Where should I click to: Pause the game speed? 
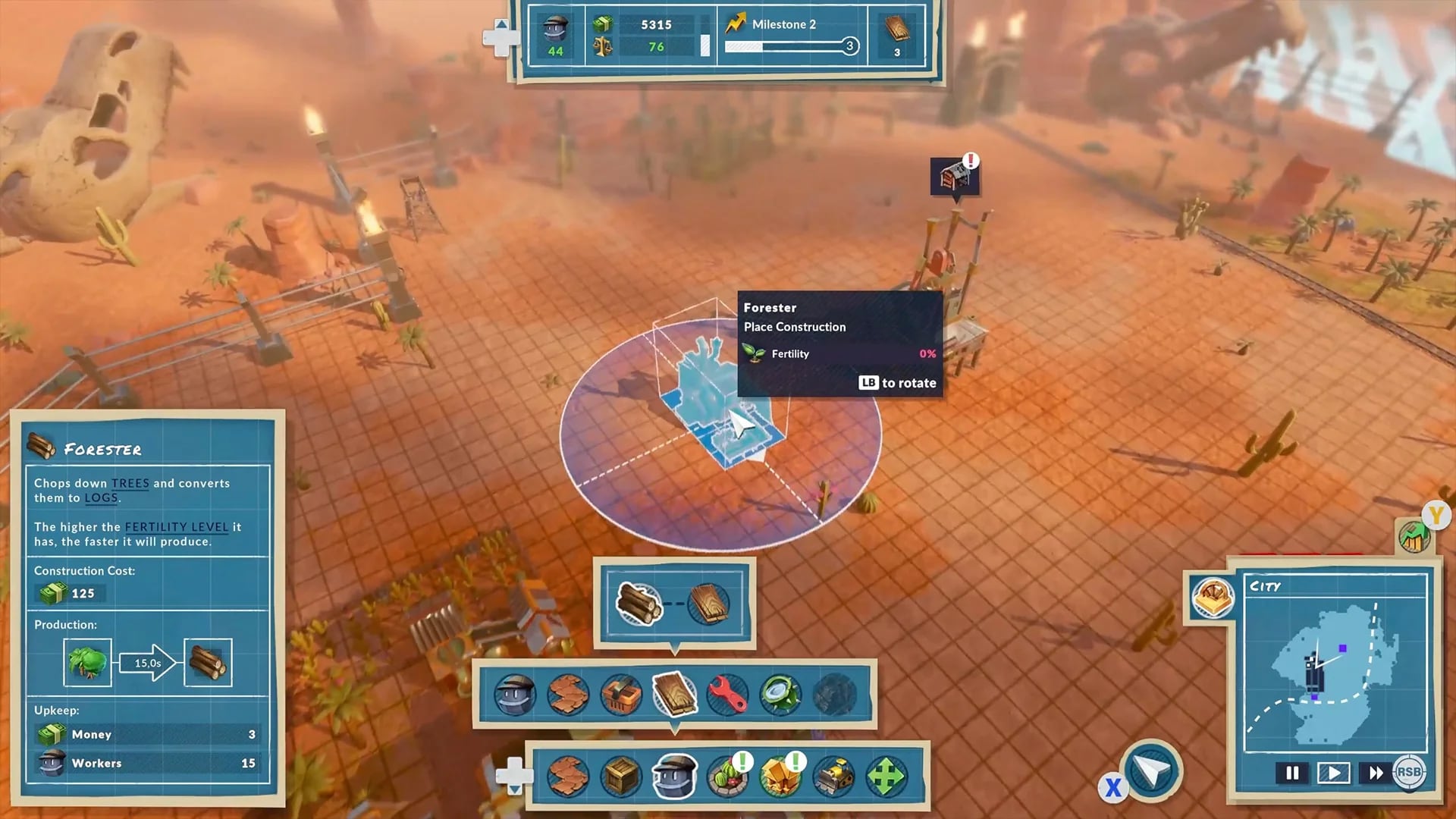click(x=1292, y=773)
